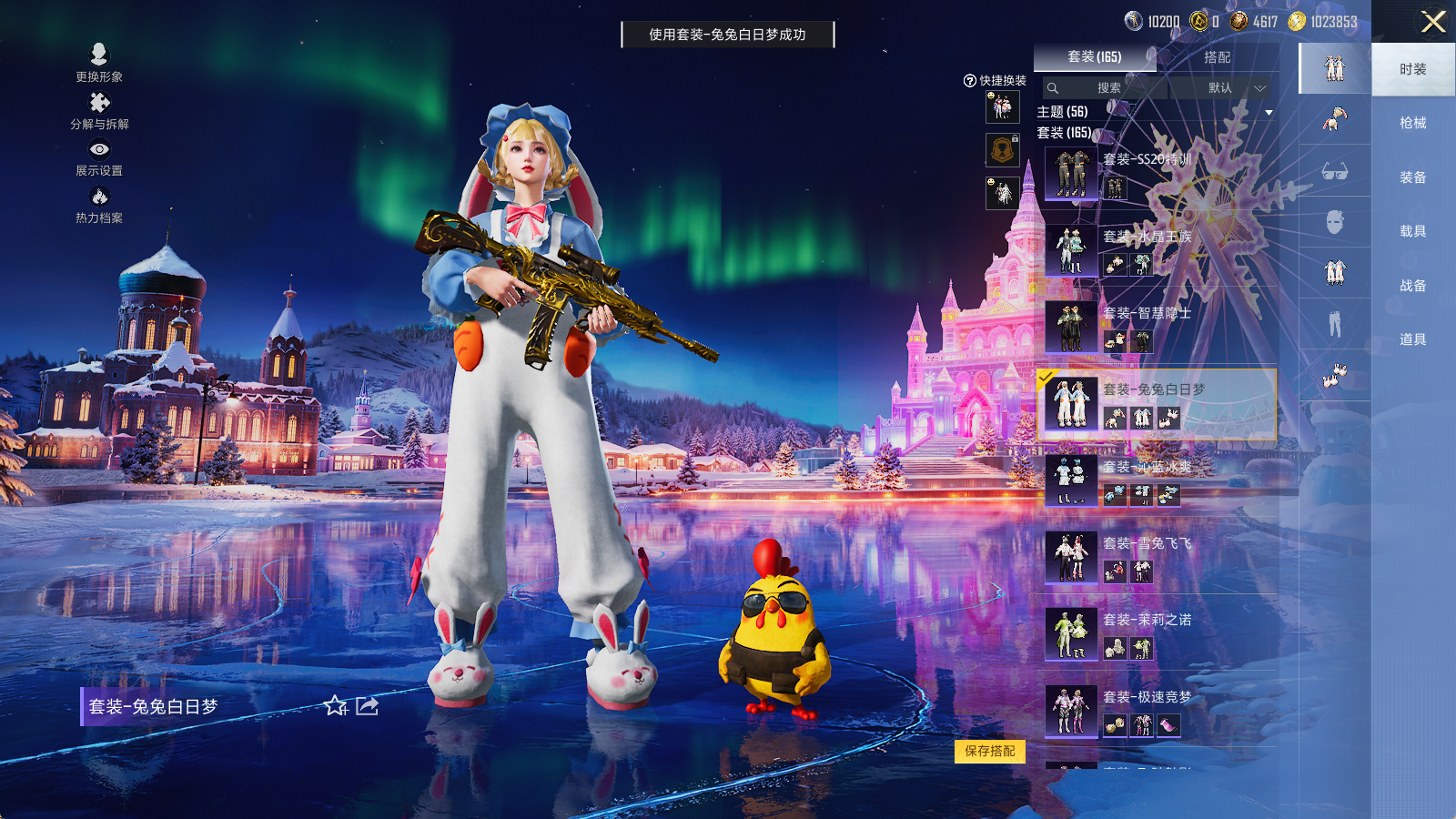Viewport: 1456px width, 819px height.
Task: Favorite the outfit with the star icon
Action: (x=336, y=706)
